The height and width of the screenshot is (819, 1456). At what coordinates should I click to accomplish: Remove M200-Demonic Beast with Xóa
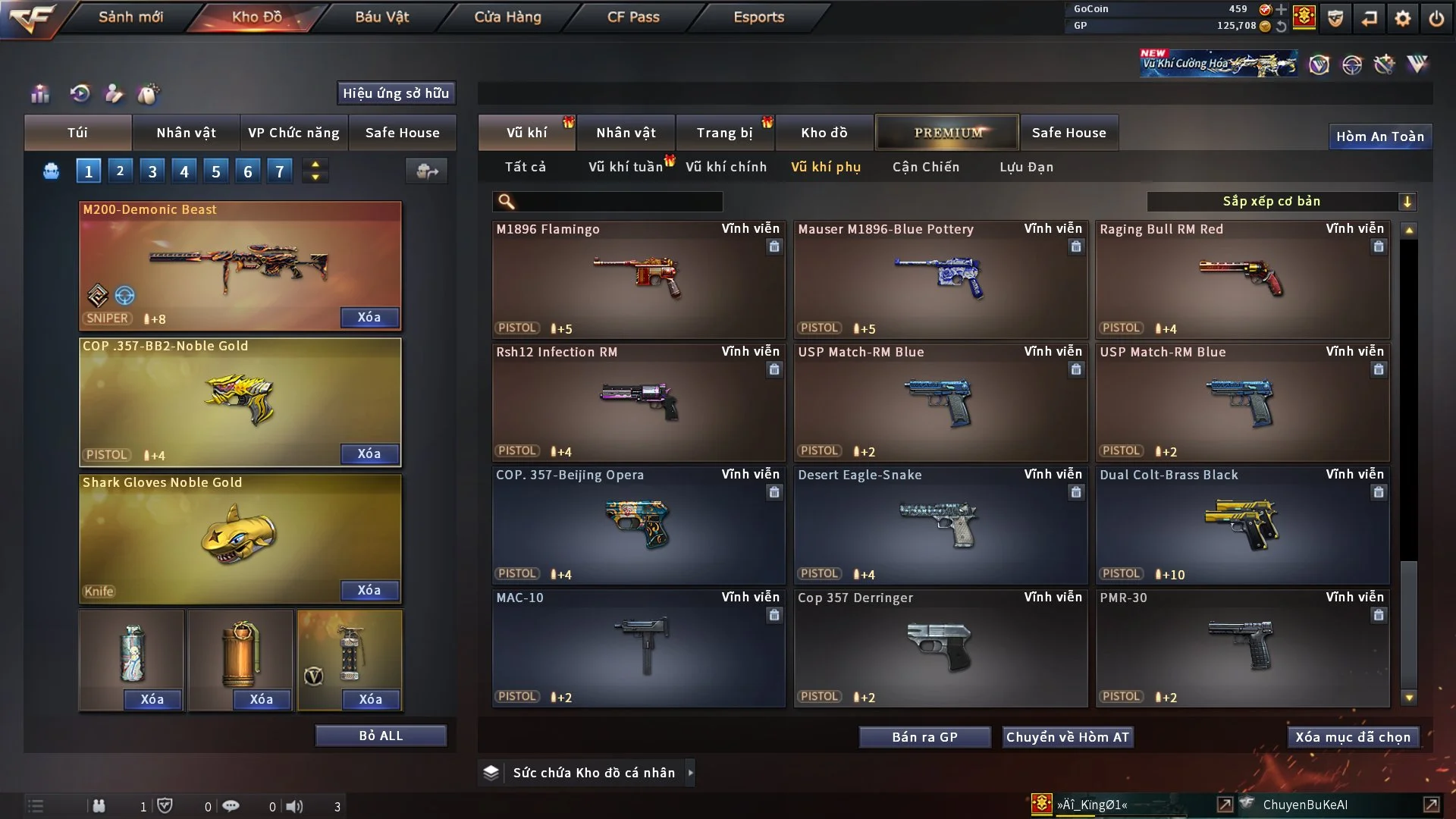[369, 317]
